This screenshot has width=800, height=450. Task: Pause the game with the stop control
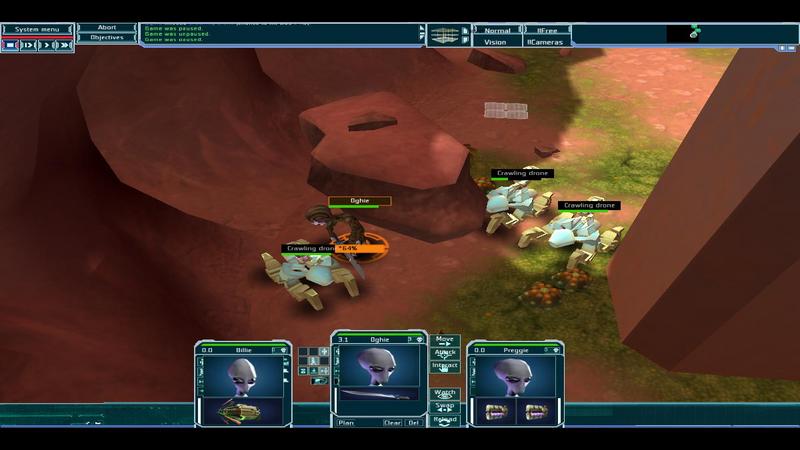point(10,45)
